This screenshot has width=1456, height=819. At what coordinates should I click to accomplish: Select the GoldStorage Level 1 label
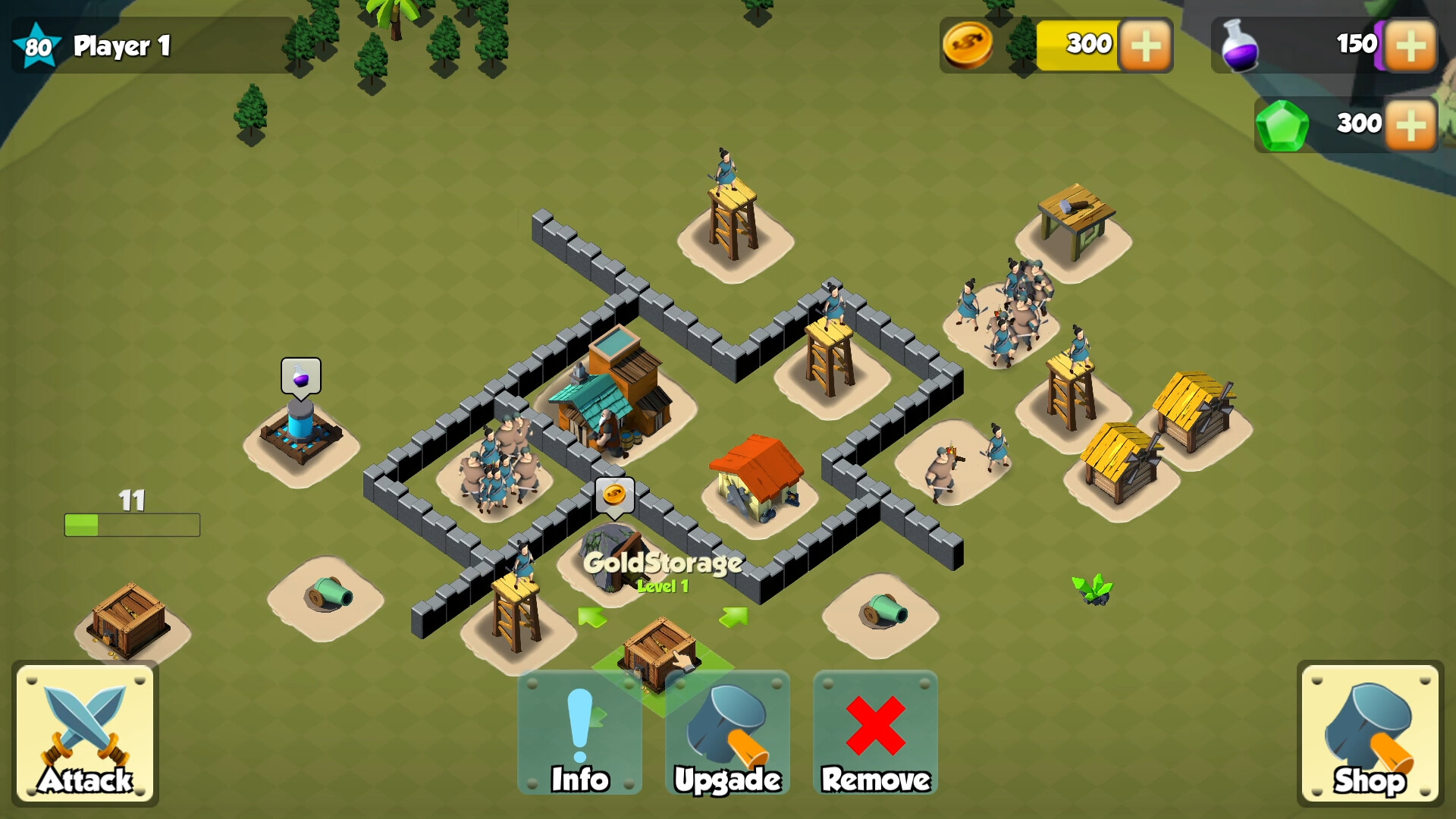[664, 586]
